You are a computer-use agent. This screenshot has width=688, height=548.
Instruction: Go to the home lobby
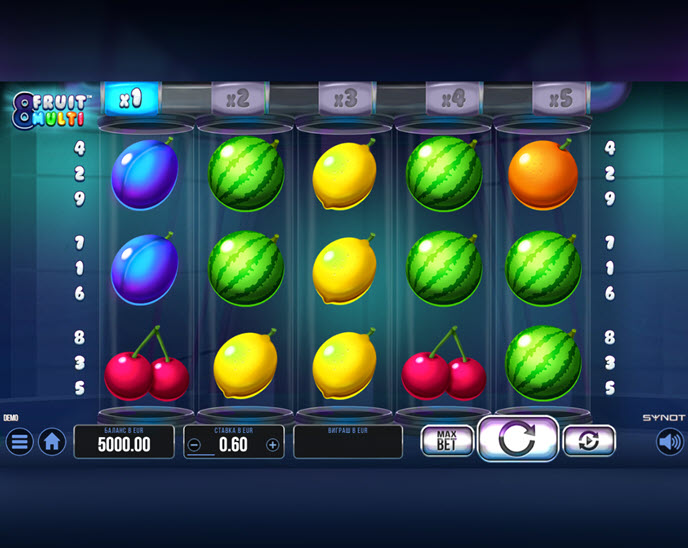coord(52,441)
